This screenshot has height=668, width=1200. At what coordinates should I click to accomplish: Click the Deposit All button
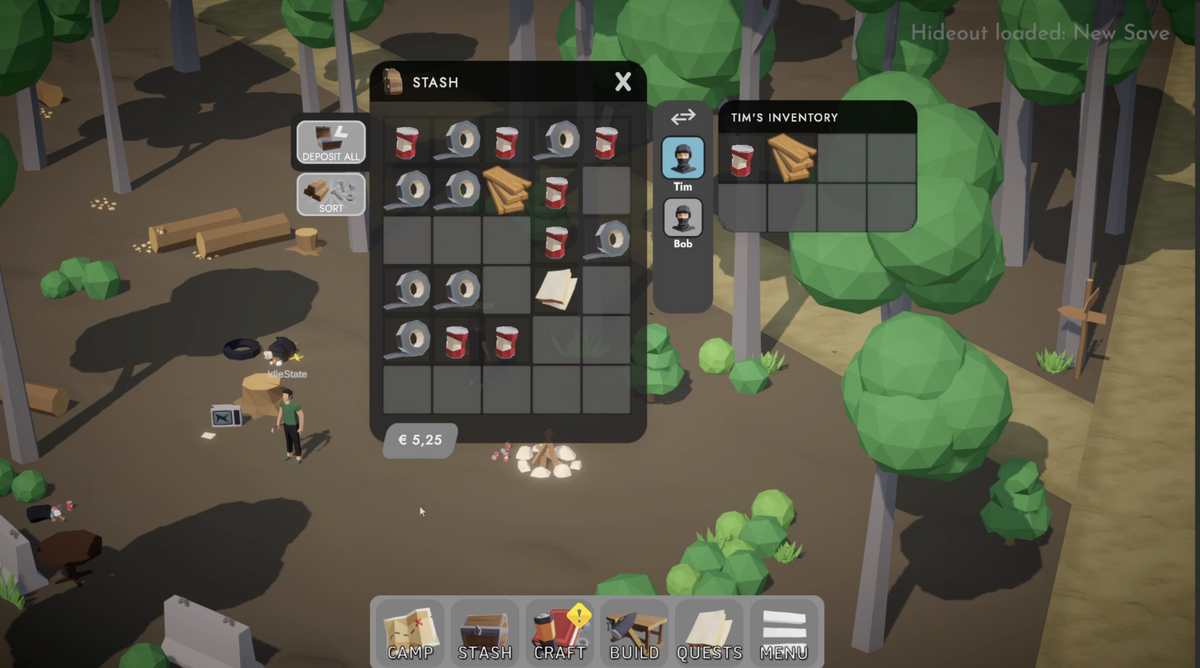[x=331, y=143]
